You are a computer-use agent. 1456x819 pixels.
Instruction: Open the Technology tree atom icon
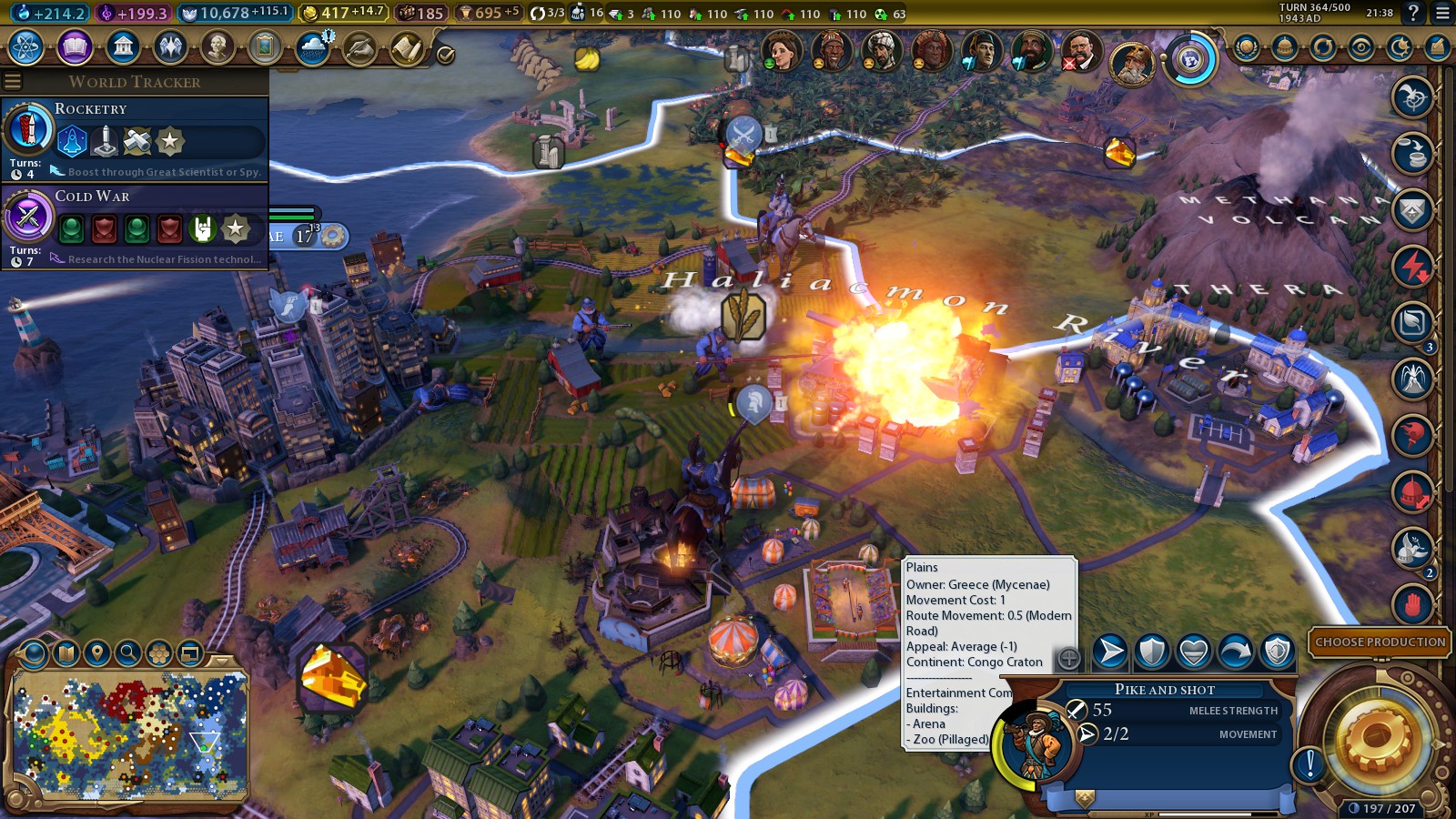pyautogui.click(x=26, y=47)
